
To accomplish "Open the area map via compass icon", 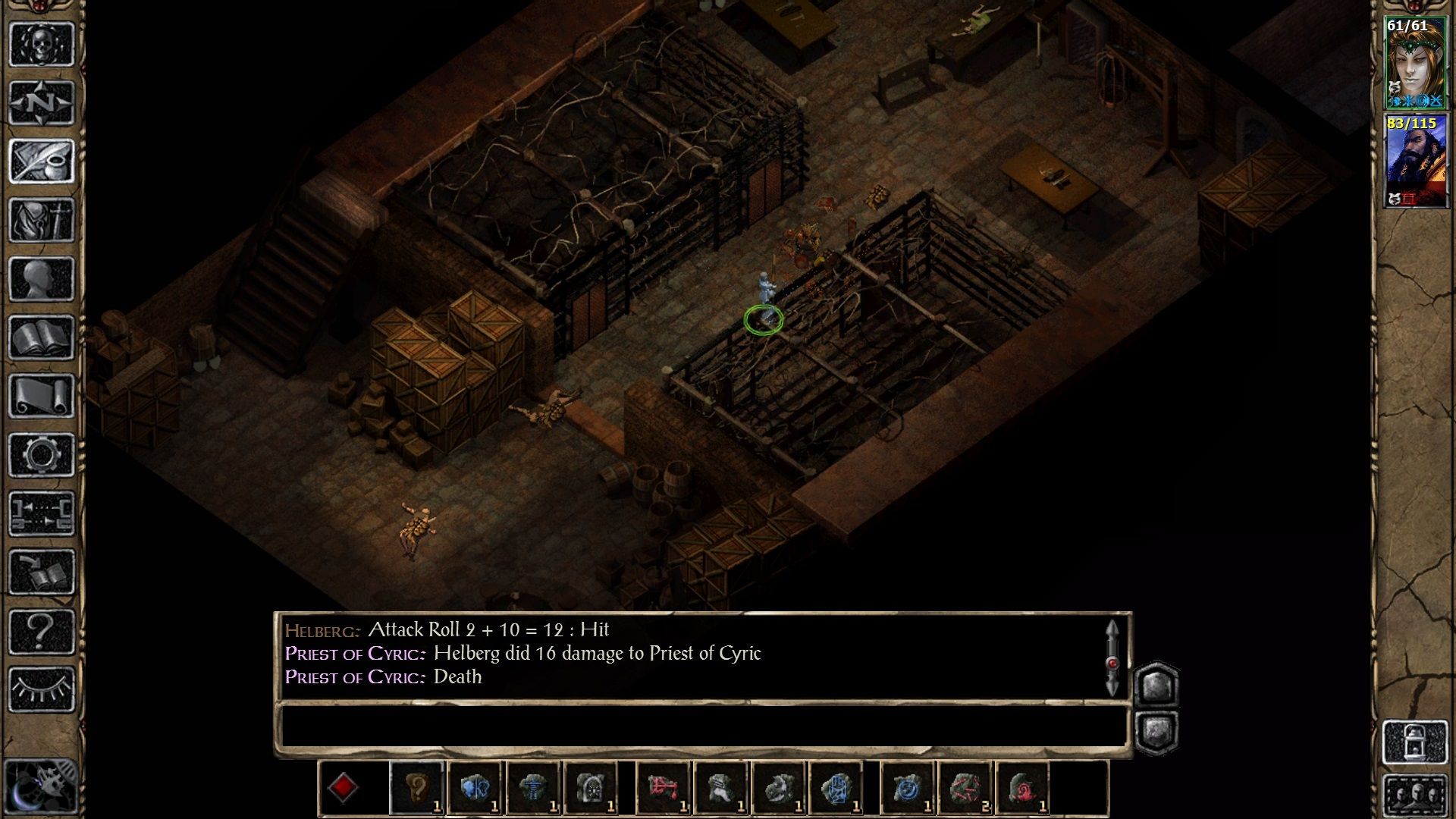I will tap(42, 102).
